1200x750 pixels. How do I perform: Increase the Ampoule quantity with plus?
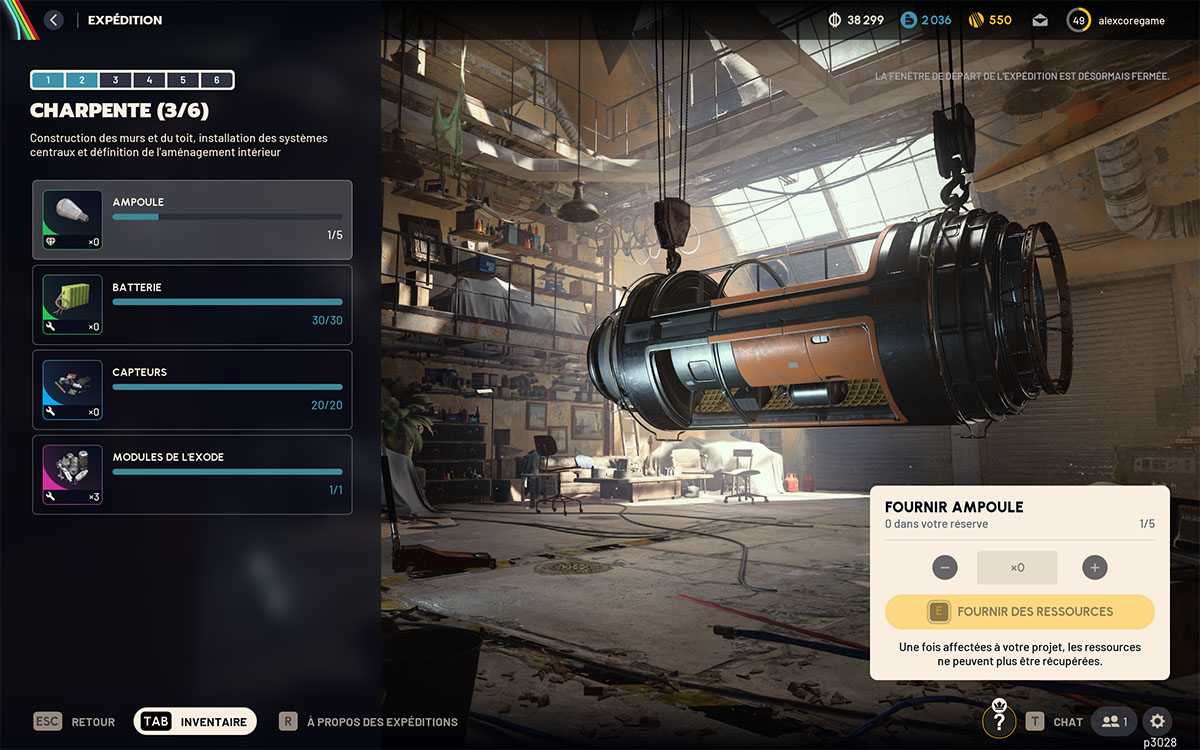click(1095, 568)
